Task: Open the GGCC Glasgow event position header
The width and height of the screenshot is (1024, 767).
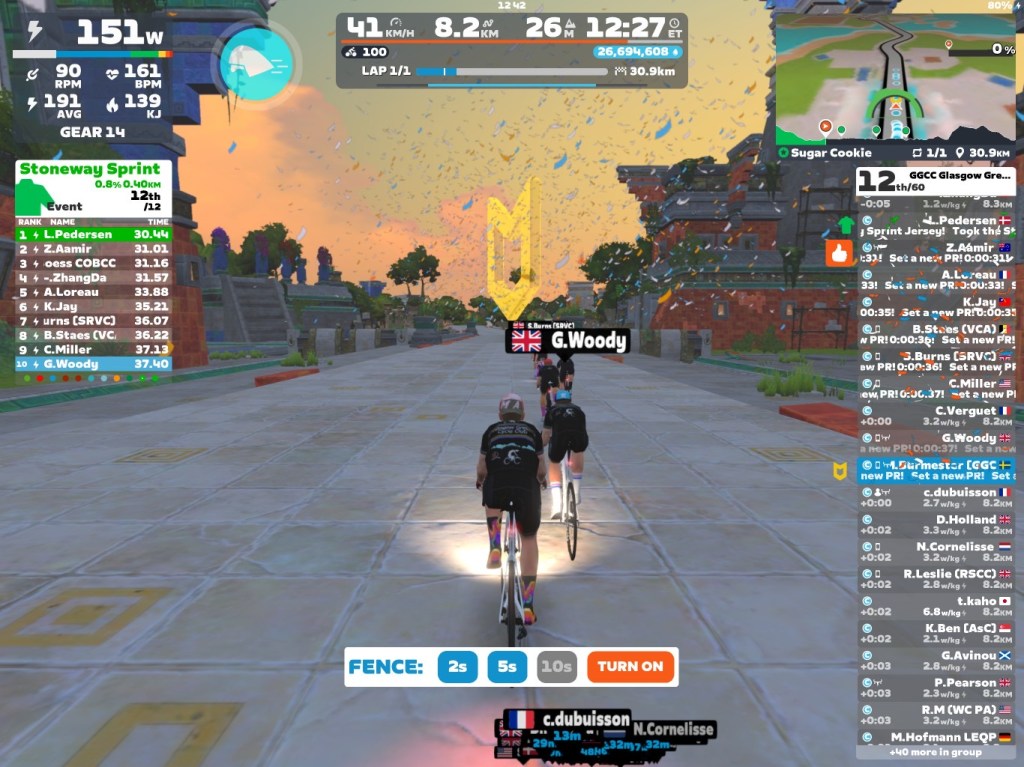Action: [x=935, y=181]
